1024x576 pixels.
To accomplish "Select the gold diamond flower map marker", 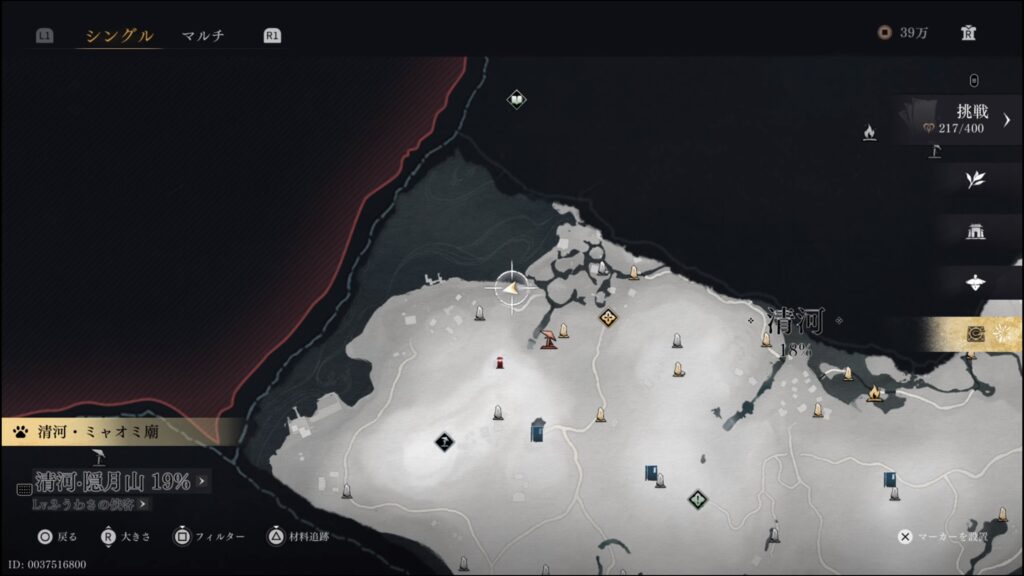I will coord(608,318).
